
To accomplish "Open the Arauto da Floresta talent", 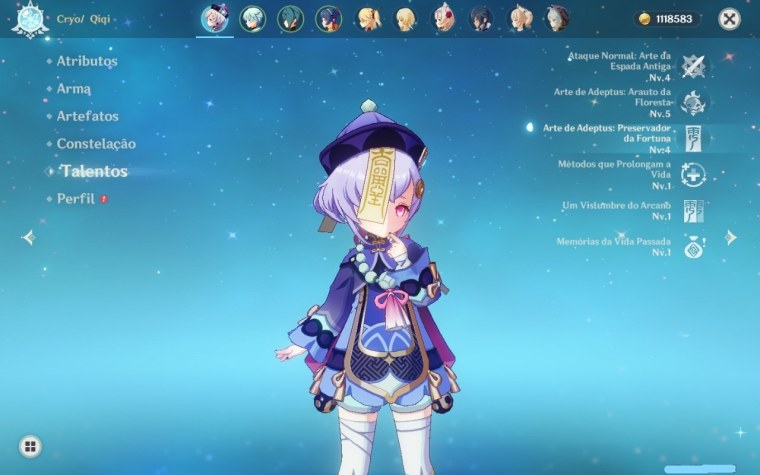I will coord(693,101).
